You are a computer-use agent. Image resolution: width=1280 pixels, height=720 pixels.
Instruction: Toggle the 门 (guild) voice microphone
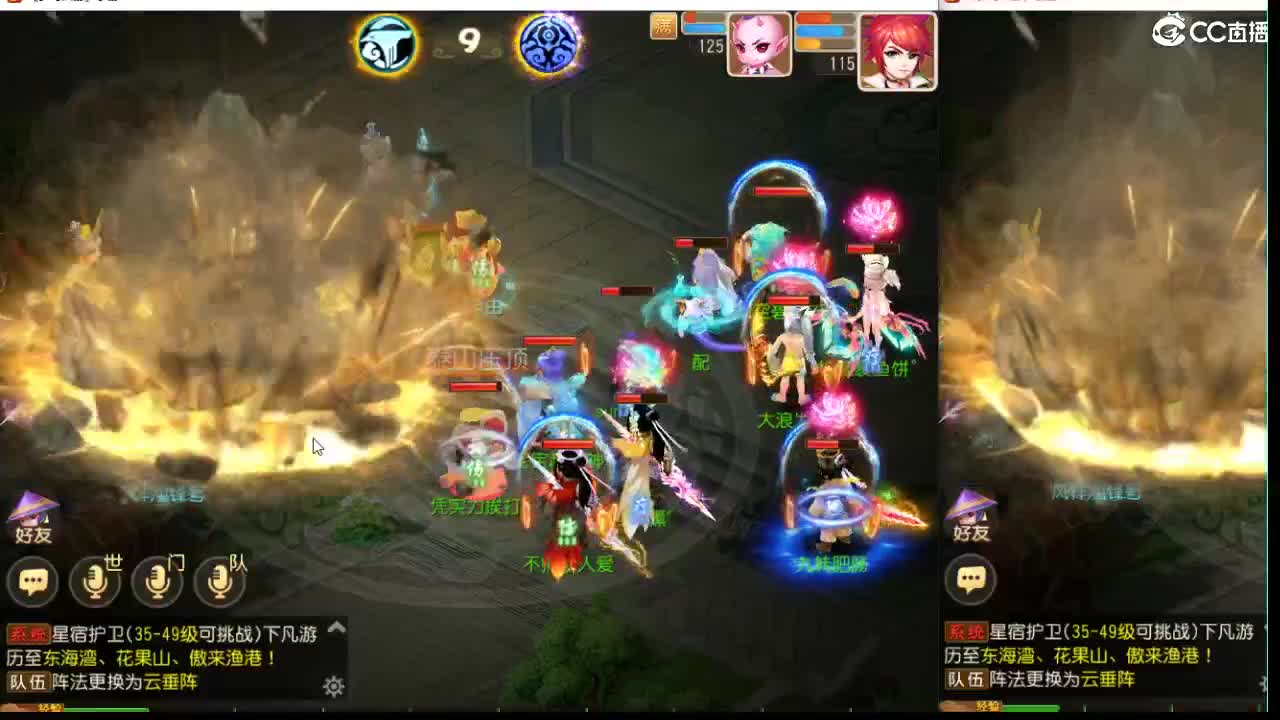(x=158, y=582)
